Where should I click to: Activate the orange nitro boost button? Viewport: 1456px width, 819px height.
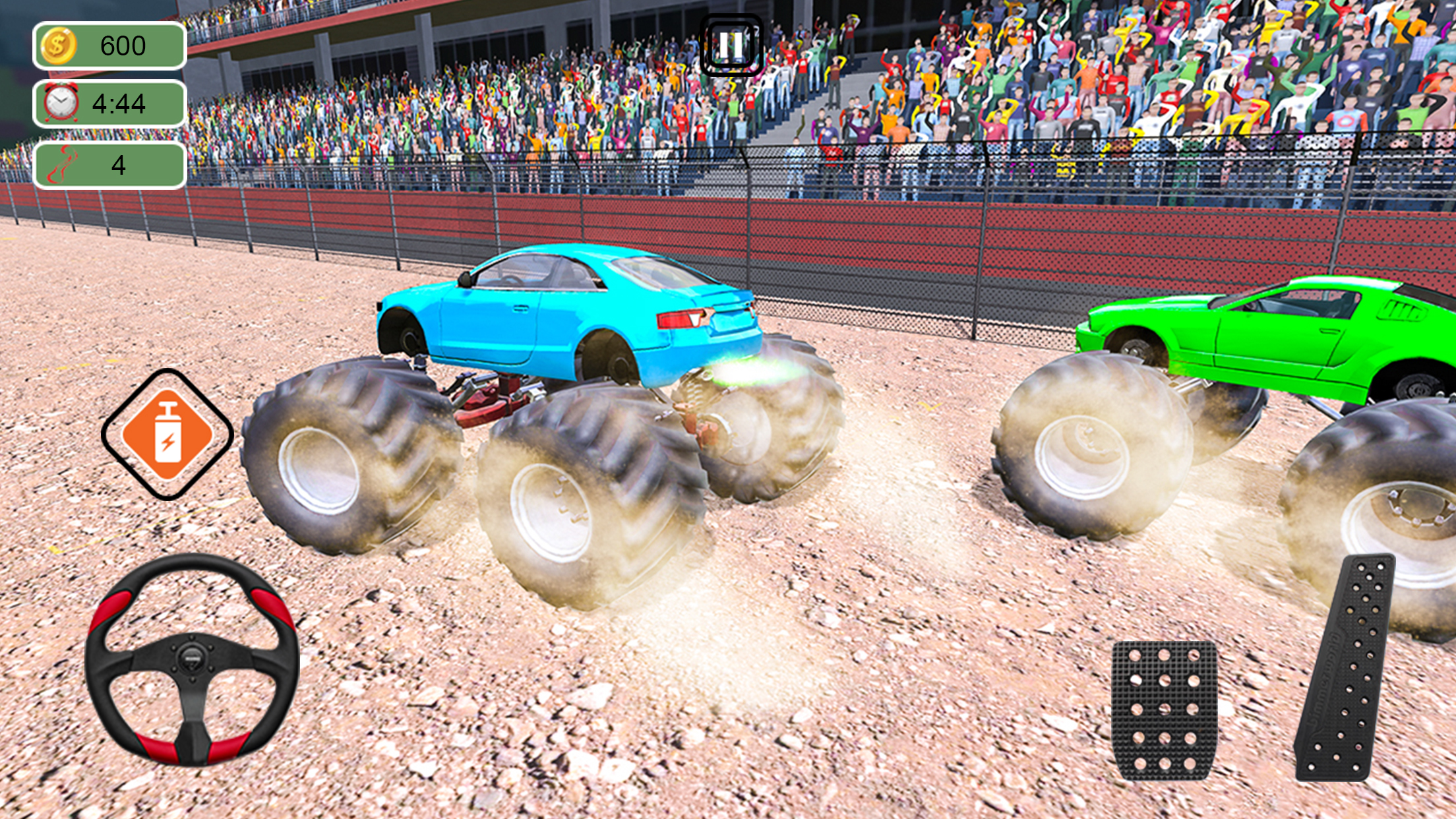pyautogui.click(x=167, y=435)
